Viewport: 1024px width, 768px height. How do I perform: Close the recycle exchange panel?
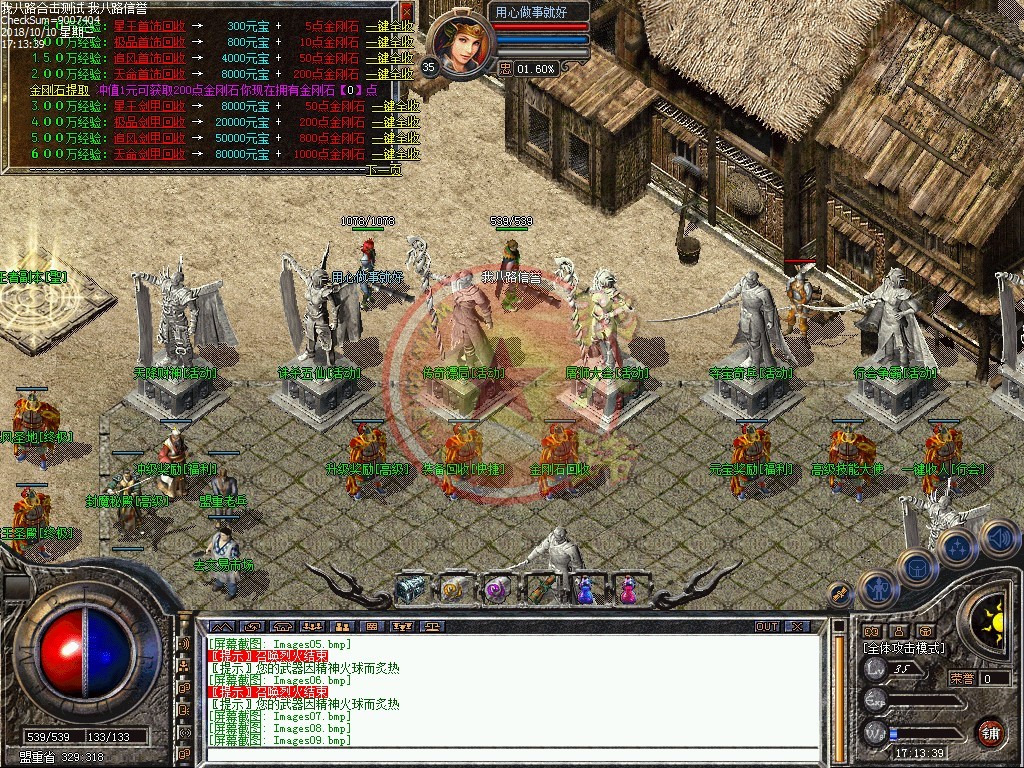[406, 12]
